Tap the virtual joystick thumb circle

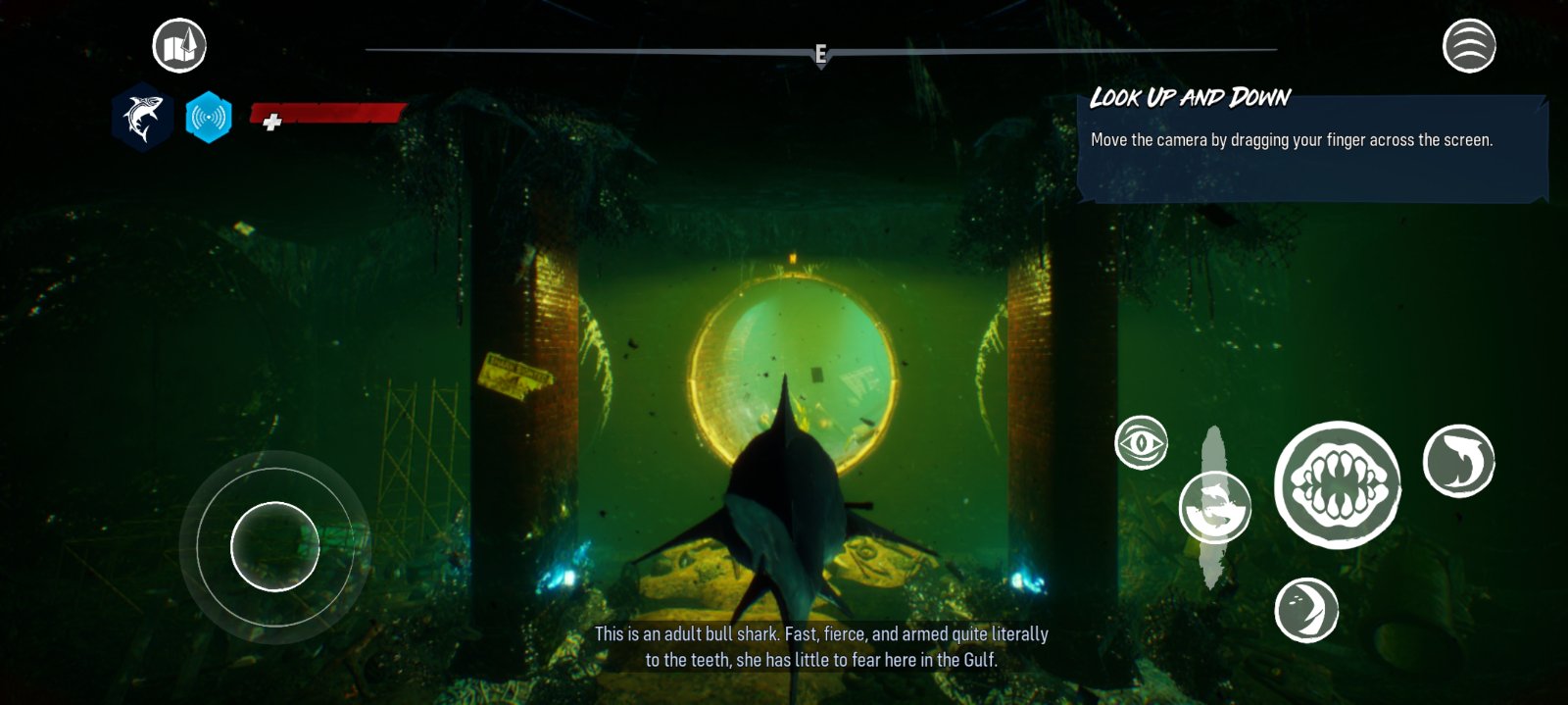pos(274,546)
